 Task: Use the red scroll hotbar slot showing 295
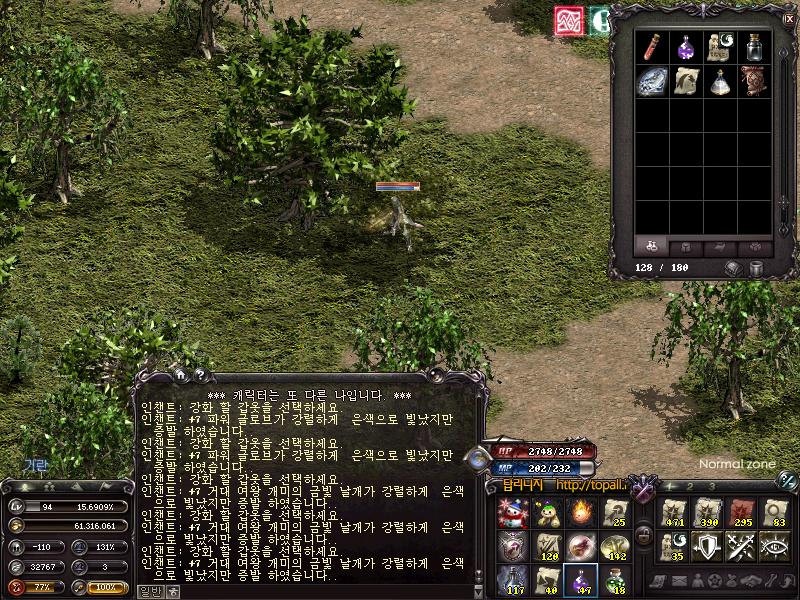tap(741, 513)
